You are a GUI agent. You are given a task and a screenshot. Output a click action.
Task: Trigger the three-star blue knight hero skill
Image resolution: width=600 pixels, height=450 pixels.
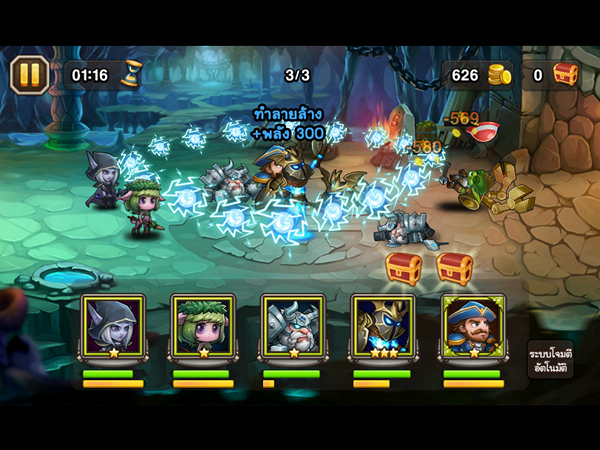(x=382, y=326)
